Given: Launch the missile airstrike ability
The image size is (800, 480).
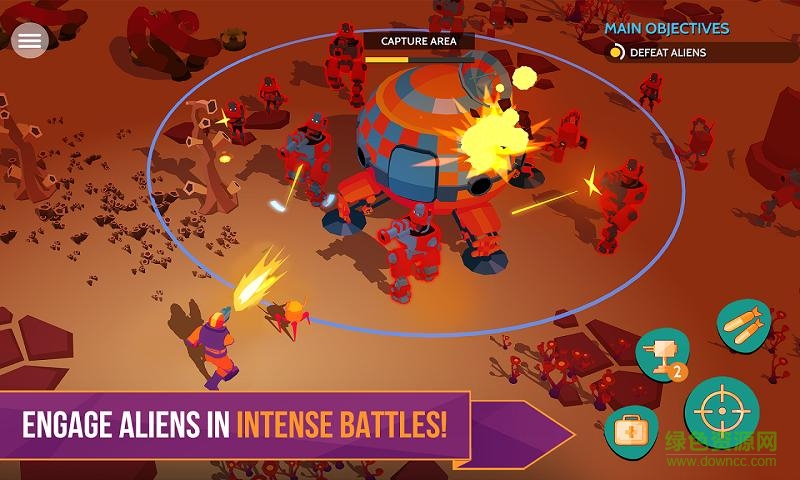Looking at the screenshot, I should pos(745,327).
